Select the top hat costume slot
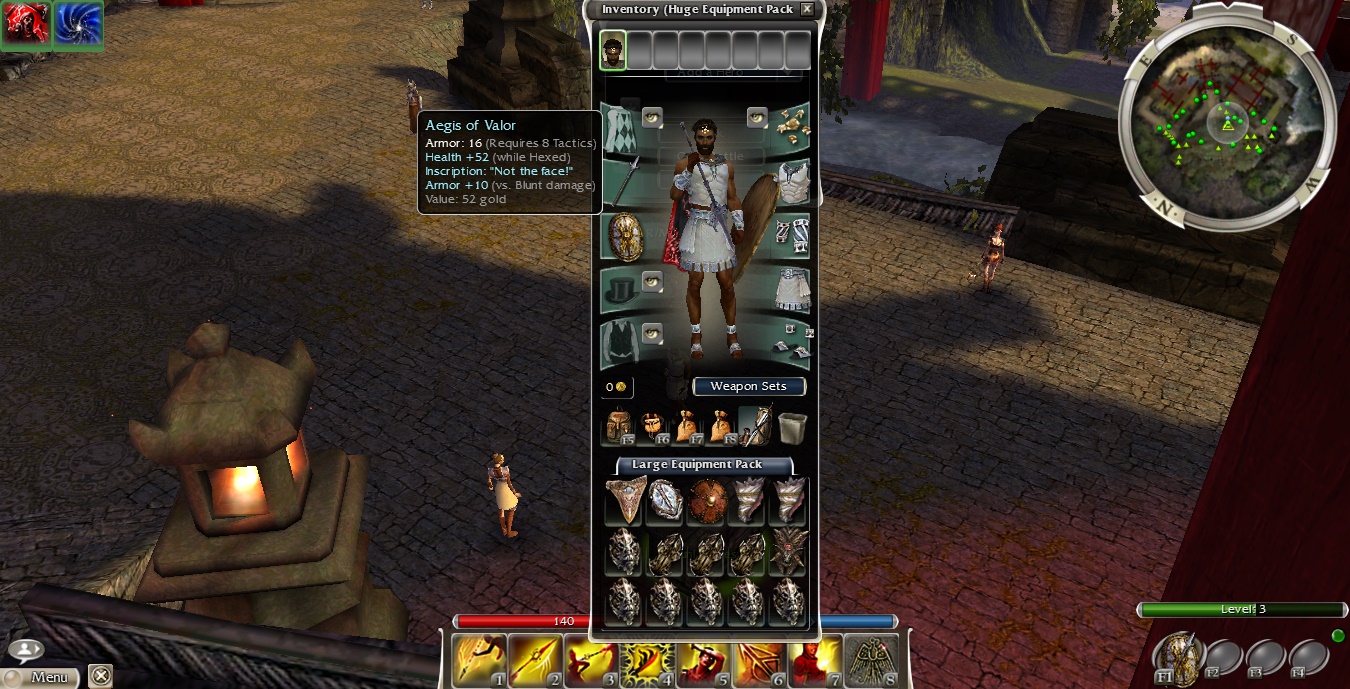This screenshot has width=1350, height=689. pos(621,291)
